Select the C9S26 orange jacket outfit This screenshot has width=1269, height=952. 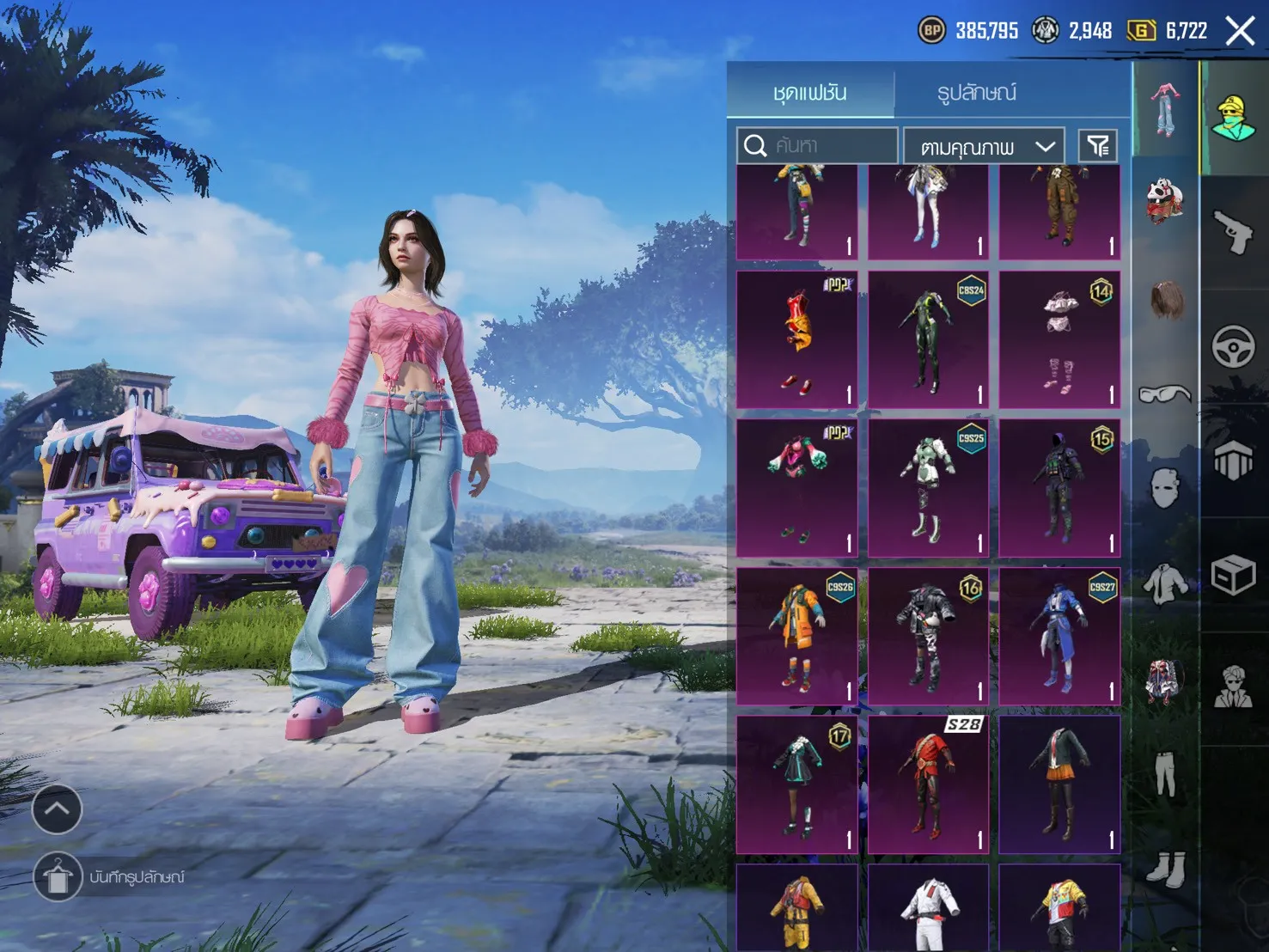(x=797, y=636)
